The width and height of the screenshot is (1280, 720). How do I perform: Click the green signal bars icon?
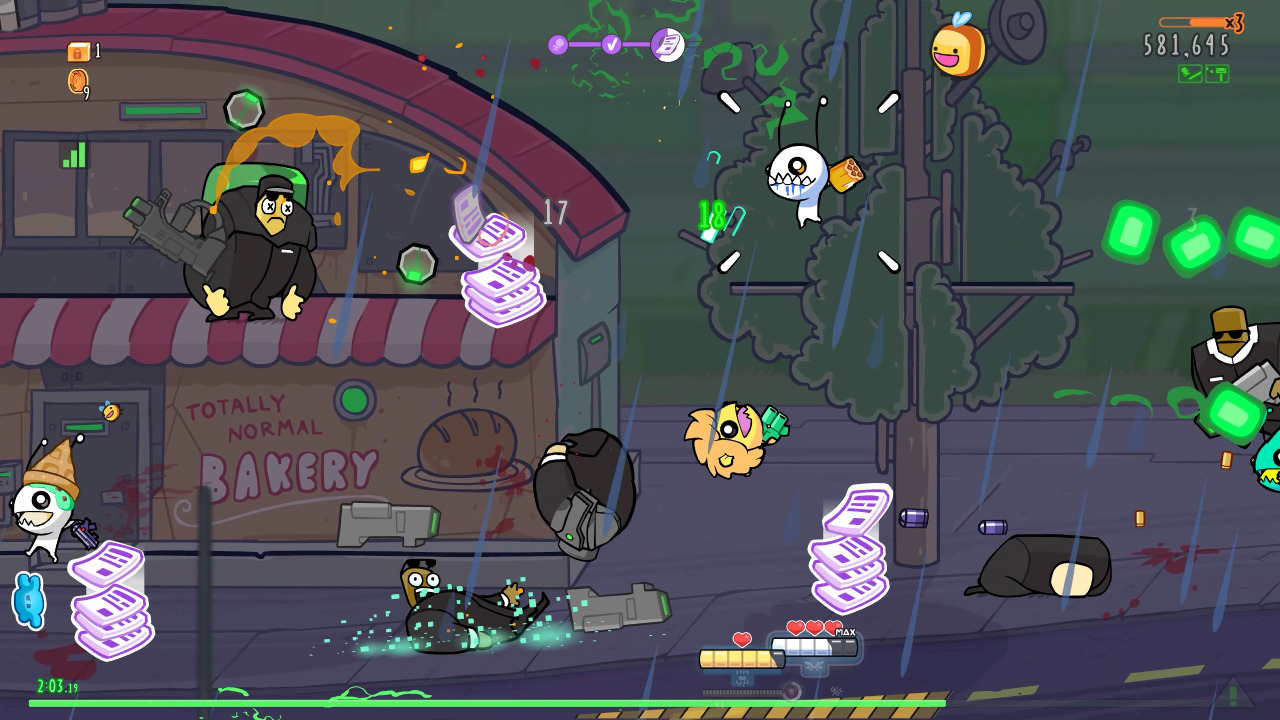point(74,155)
